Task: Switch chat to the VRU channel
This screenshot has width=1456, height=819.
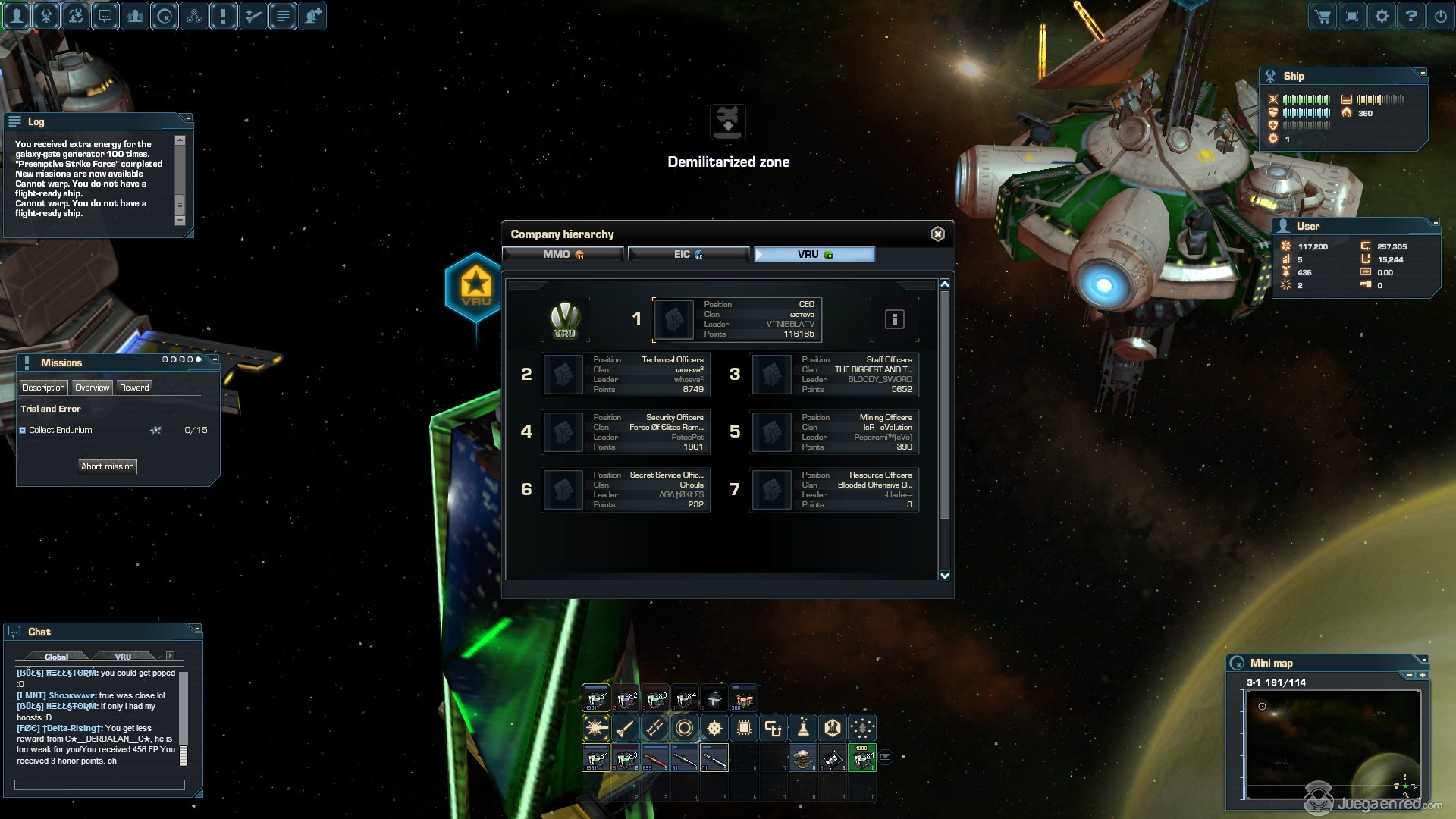Action: pyautogui.click(x=123, y=657)
